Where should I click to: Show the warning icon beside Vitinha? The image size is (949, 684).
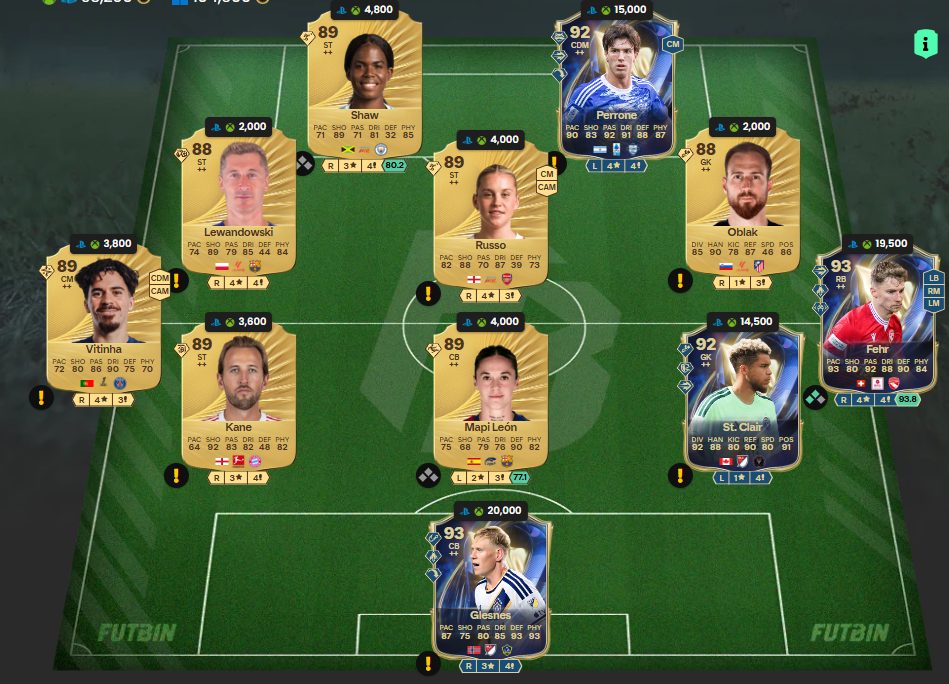click(40, 397)
